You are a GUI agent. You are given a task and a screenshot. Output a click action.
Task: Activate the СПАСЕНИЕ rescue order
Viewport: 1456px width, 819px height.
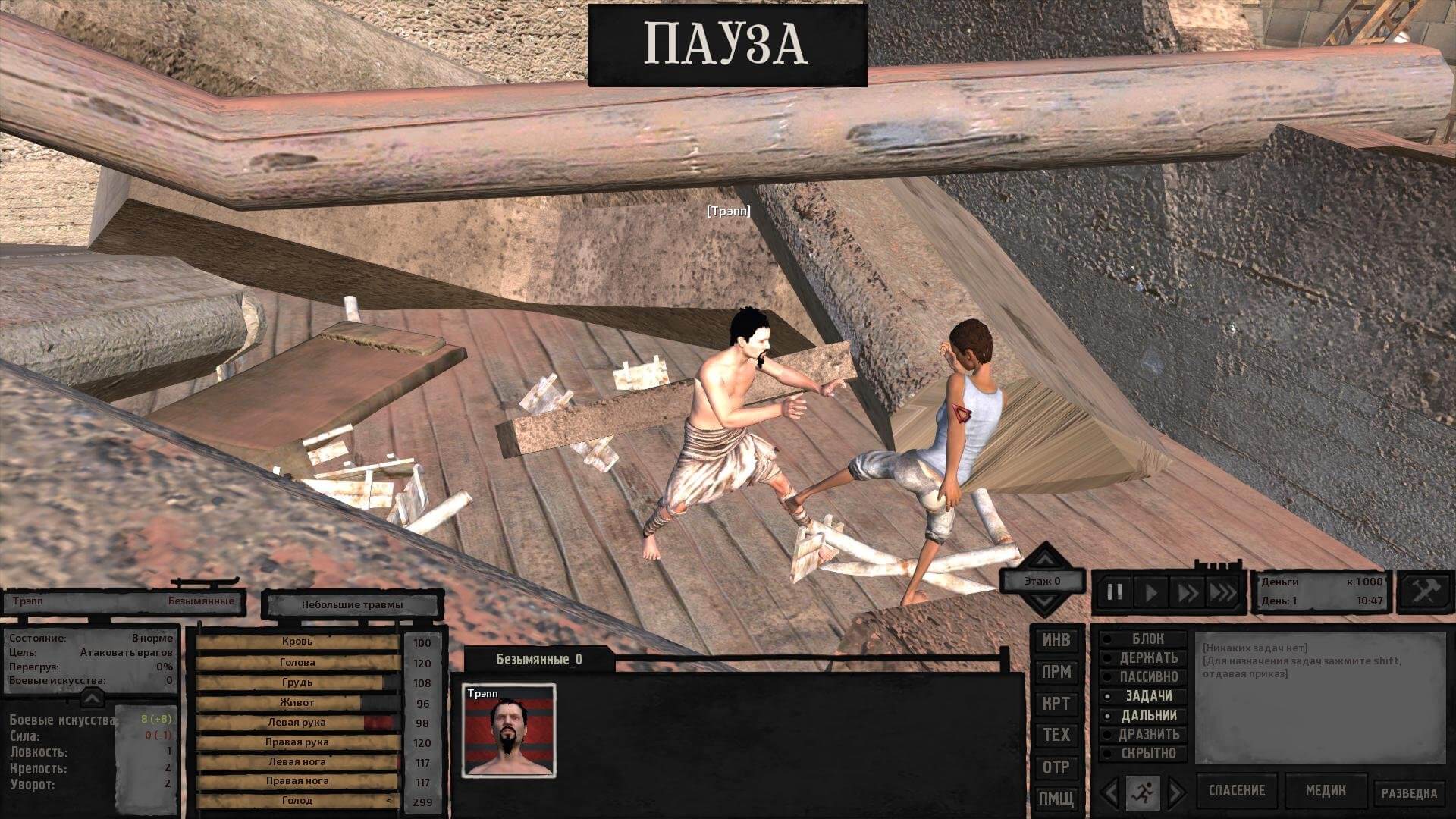[1236, 791]
